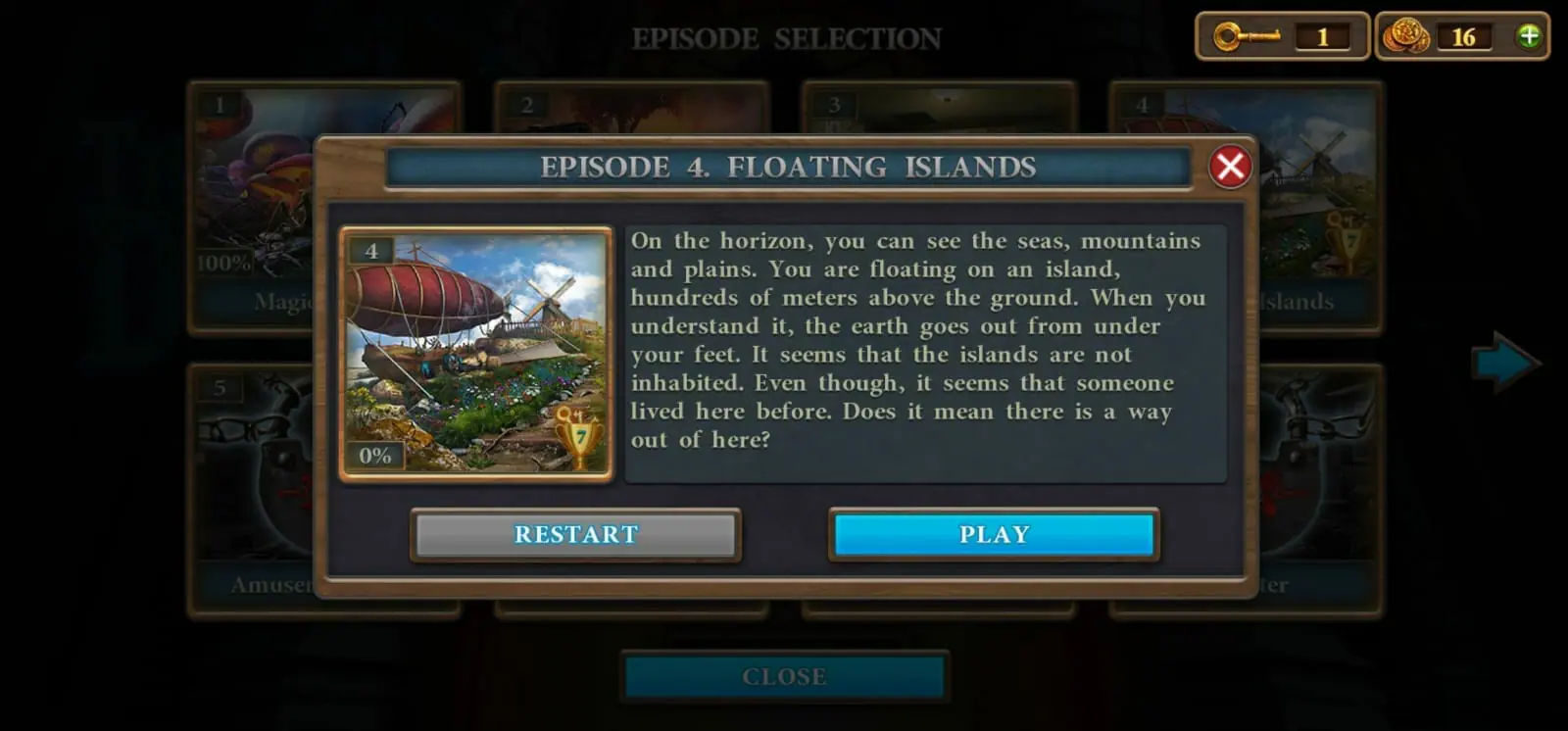This screenshot has width=1568, height=731.
Task: Click CLOSE at the bottom of the screen
Action: 783,675
